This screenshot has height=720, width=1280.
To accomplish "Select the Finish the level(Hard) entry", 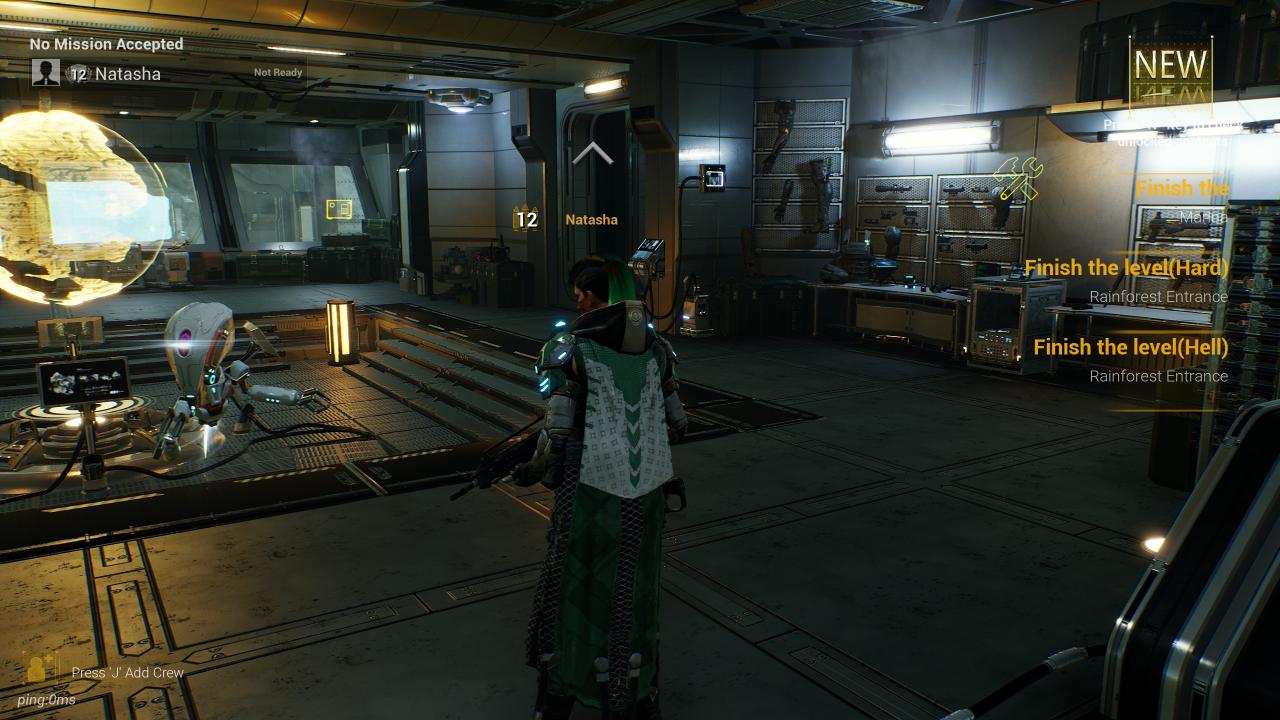I will point(1126,268).
